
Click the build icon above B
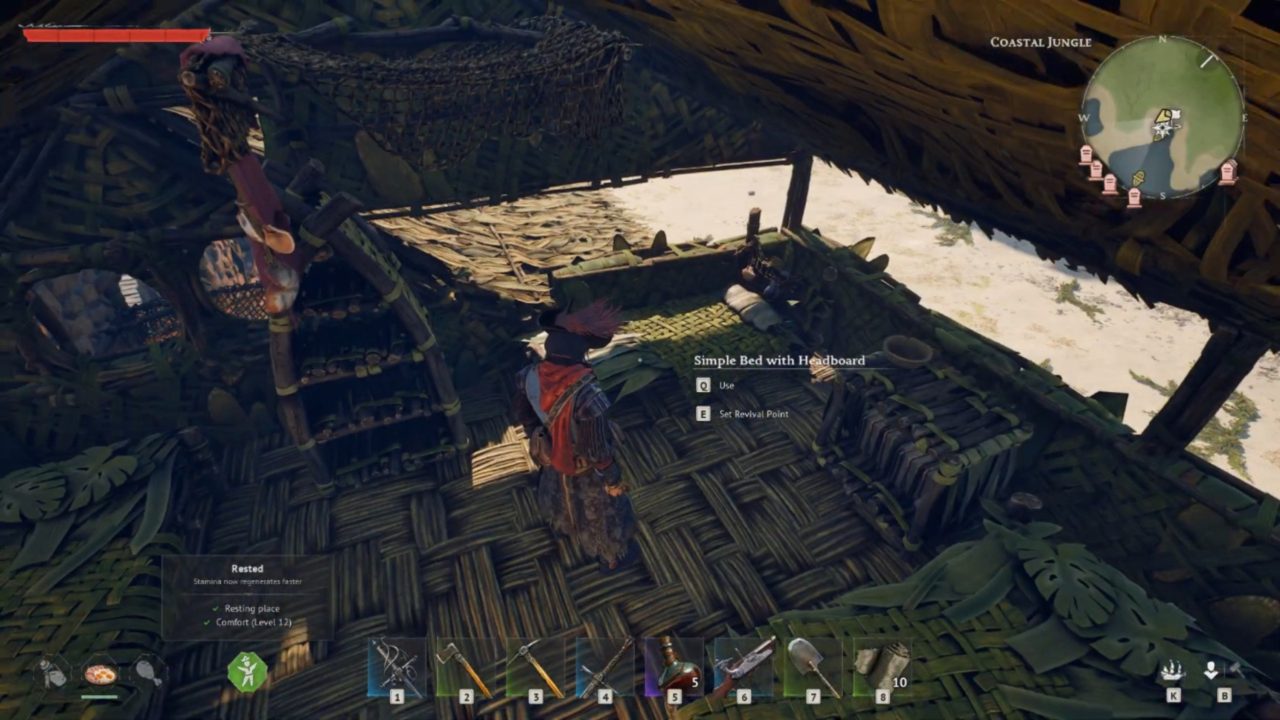[1212, 670]
